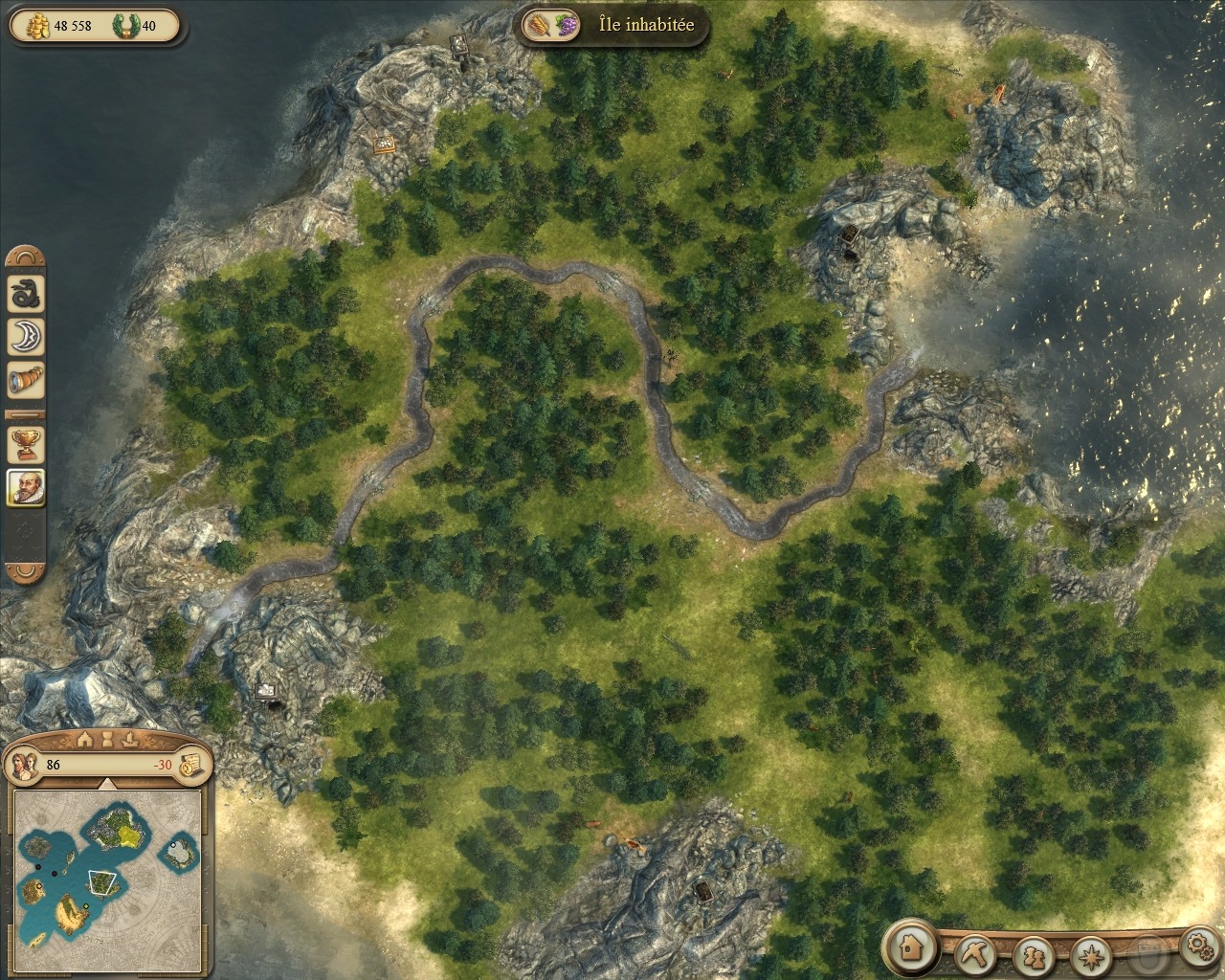Viewport: 1225px width, 980px height.
Task: Switch to the building minimap tab
Action: [x=84, y=738]
